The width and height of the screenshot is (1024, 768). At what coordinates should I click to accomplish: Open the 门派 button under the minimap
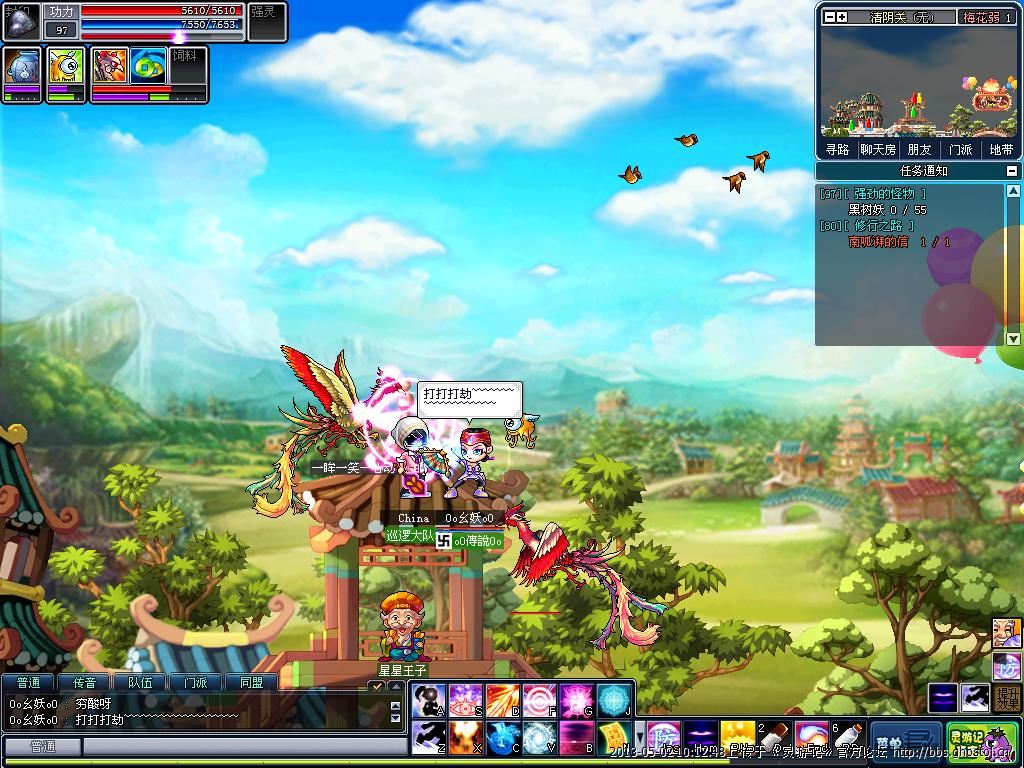pyautogui.click(x=960, y=150)
